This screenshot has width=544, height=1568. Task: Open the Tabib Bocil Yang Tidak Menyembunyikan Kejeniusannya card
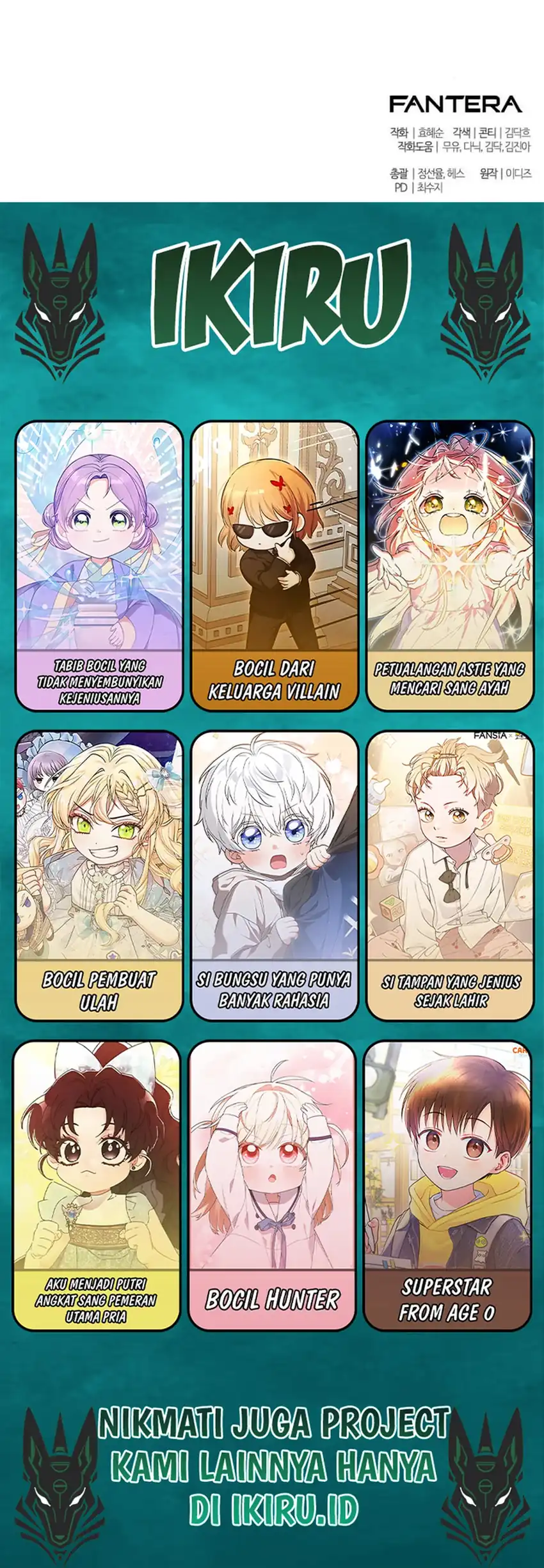(99, 565)
